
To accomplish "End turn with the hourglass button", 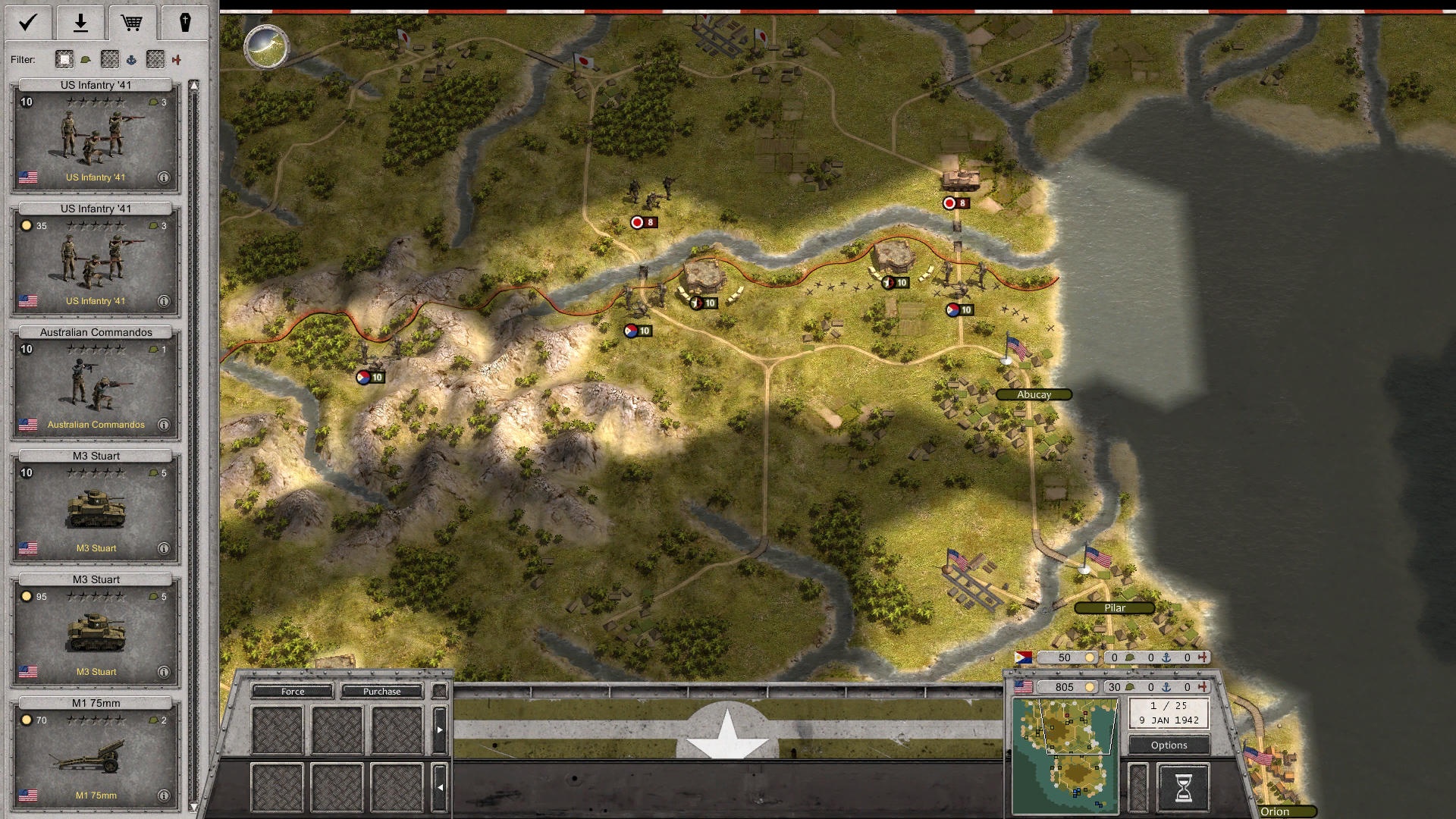I will [x=1183, y=788].
